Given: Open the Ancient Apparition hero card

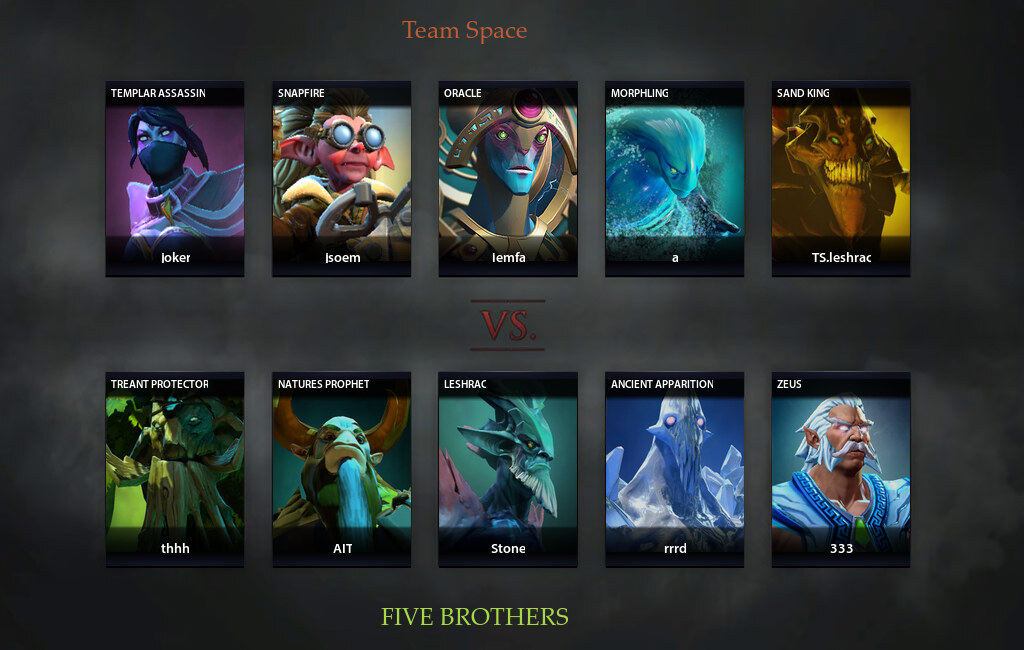Looking at the screenshot, I should pyautogui.click(x=674, y=469).
